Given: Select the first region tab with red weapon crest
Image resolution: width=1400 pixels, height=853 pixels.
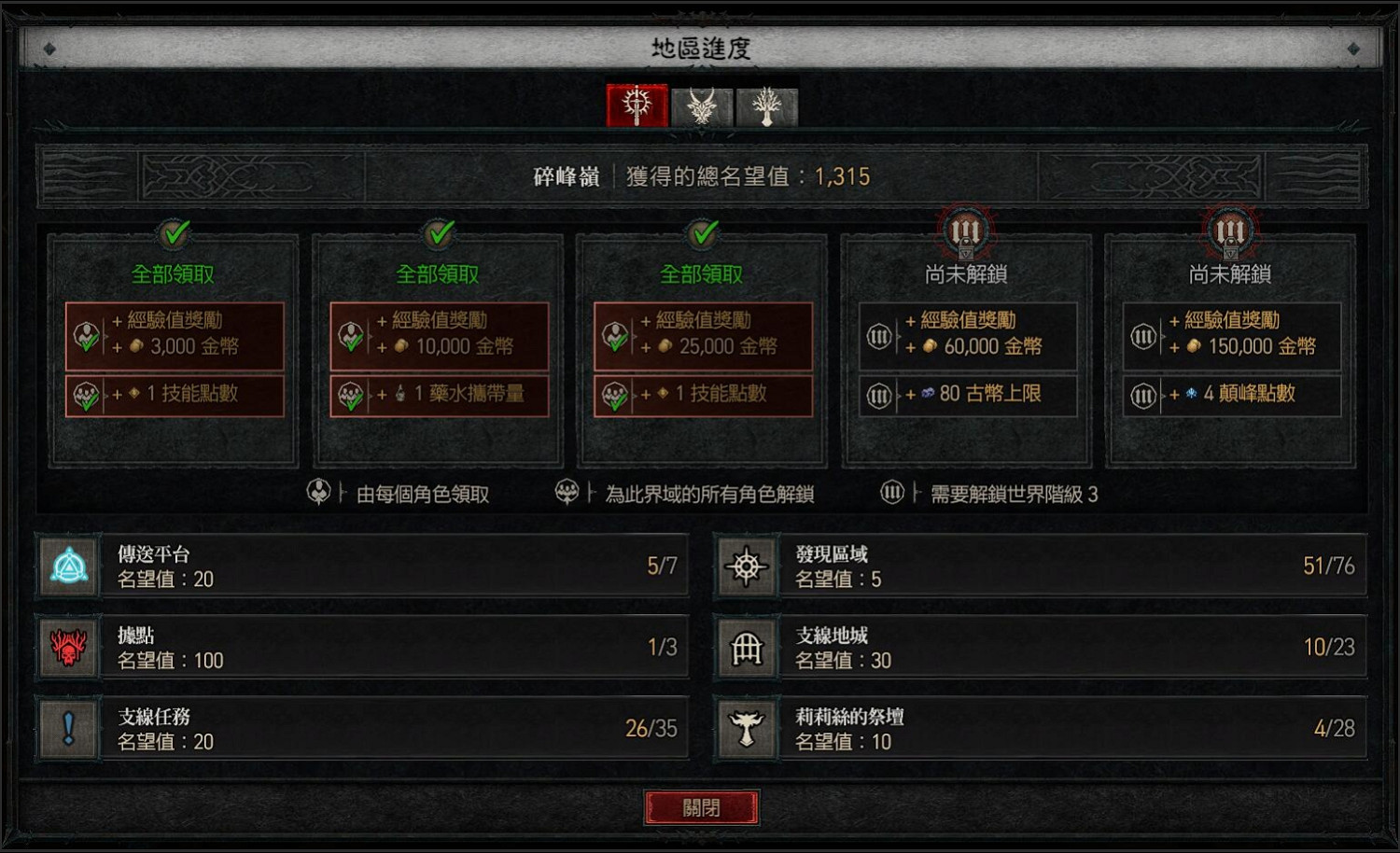Looking at the screenshot, I should [637, 105].
